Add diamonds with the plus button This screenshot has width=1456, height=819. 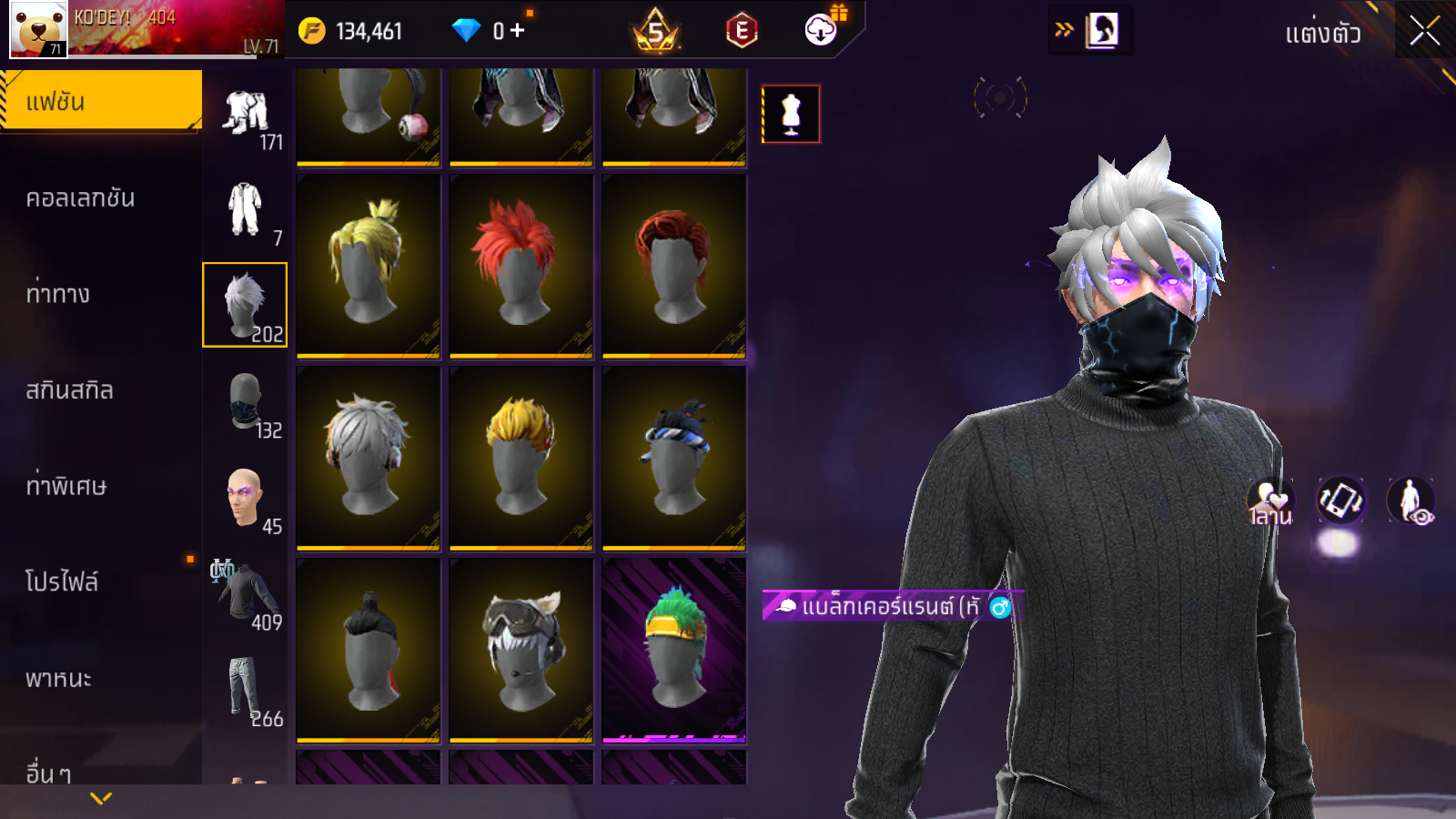click(x=518, y=31)
